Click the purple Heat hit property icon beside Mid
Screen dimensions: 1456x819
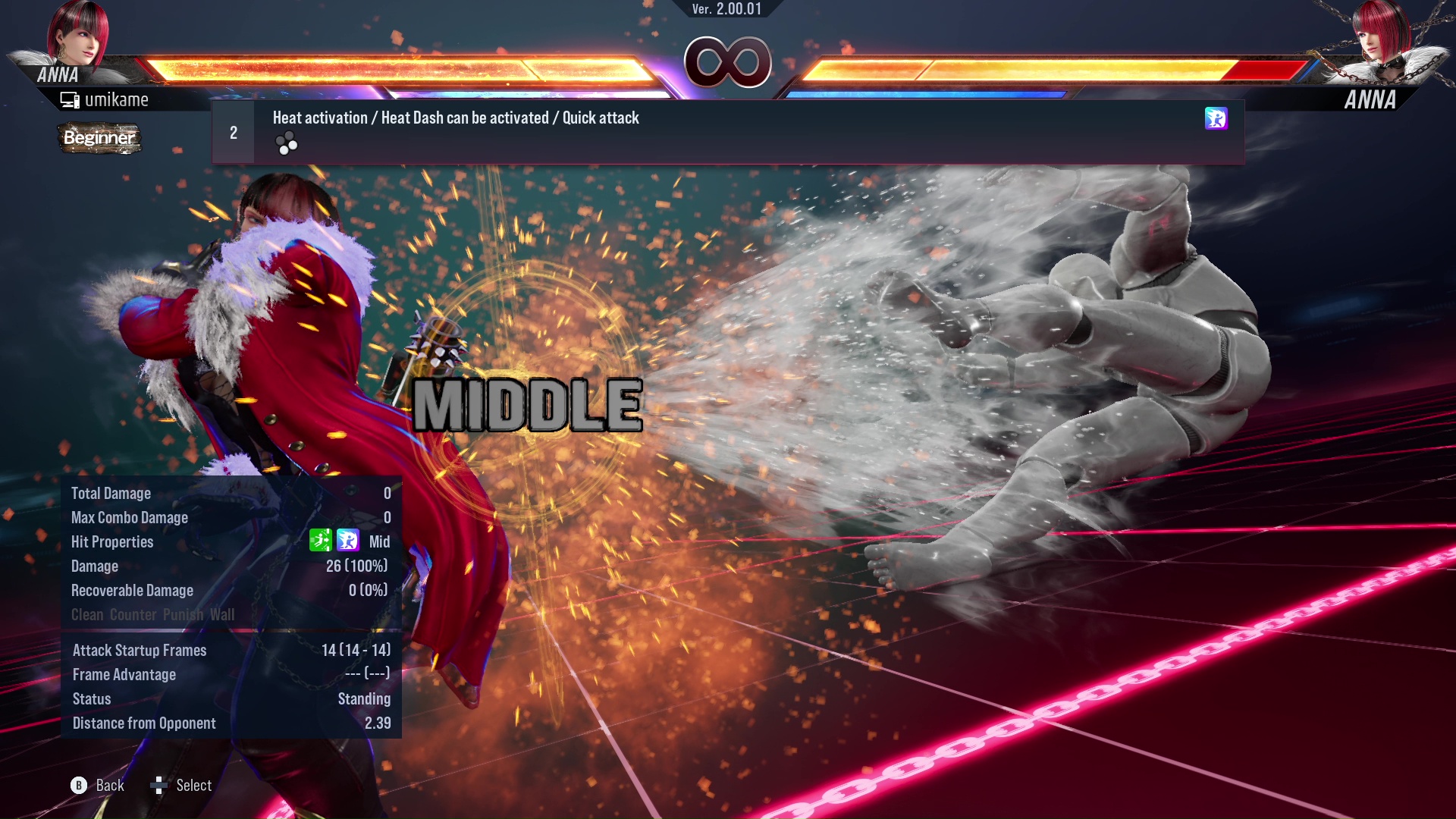point(347,541)
